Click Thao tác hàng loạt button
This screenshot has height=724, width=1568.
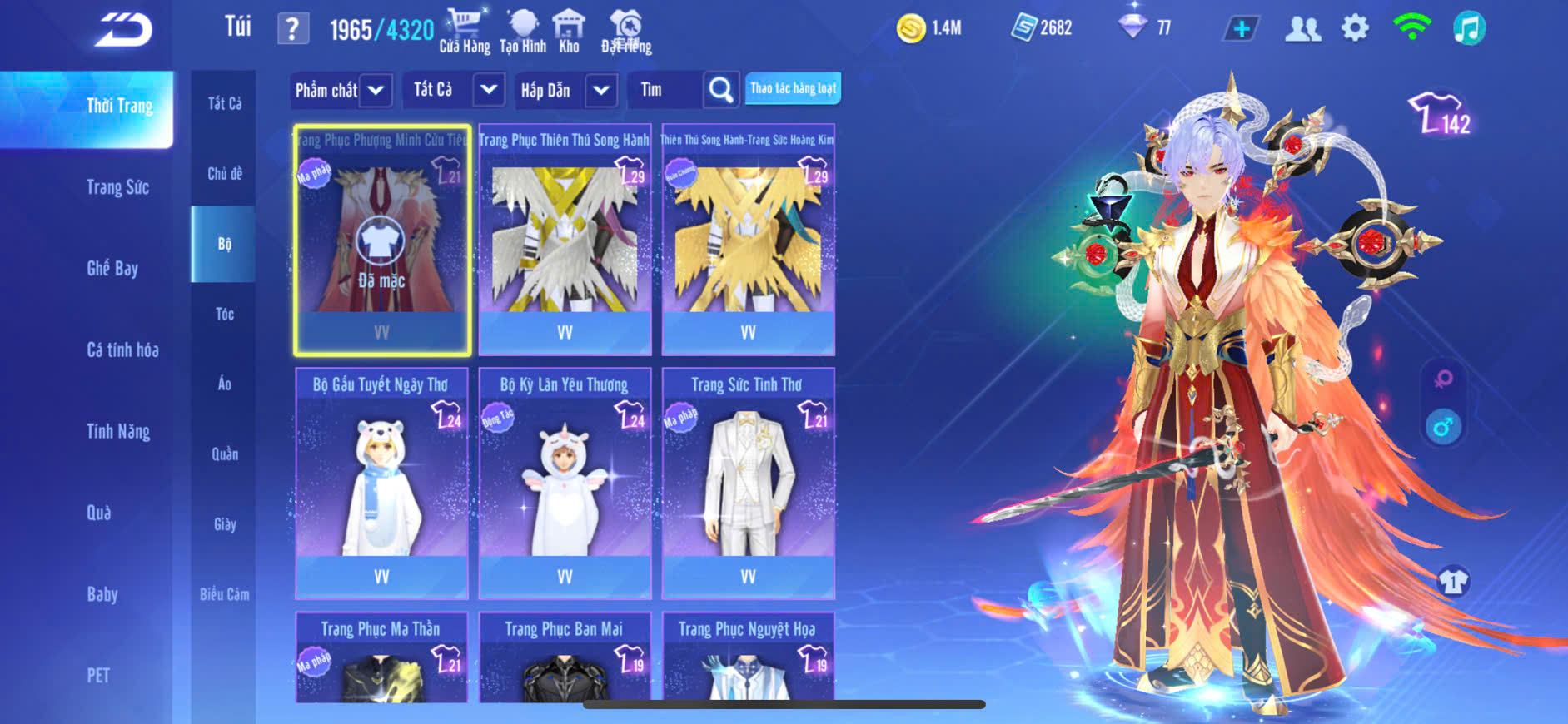point(793,88)
